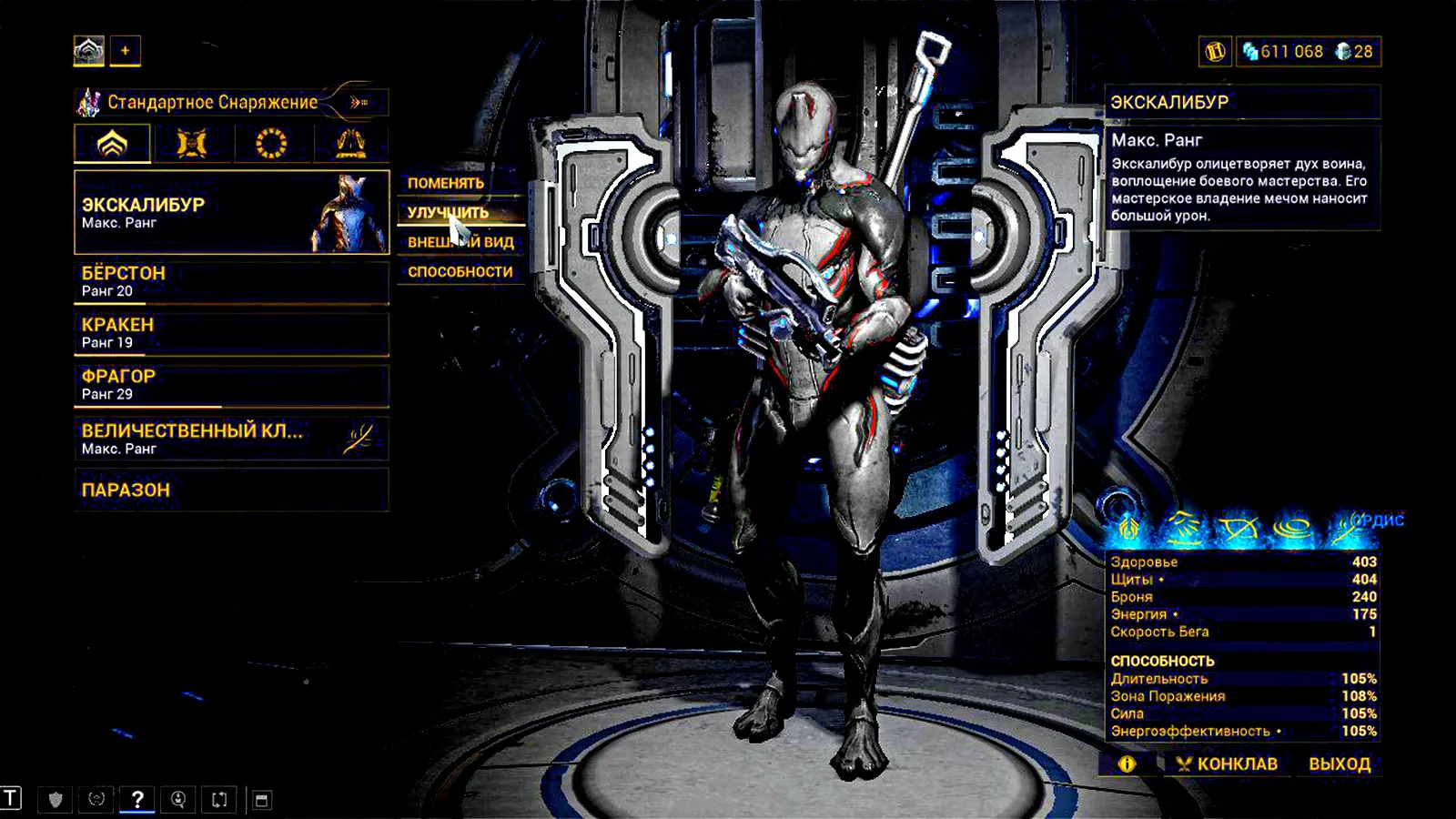Open the platinum market coin icon
Screen dimensions: 1456x819
coord(1215,52)
